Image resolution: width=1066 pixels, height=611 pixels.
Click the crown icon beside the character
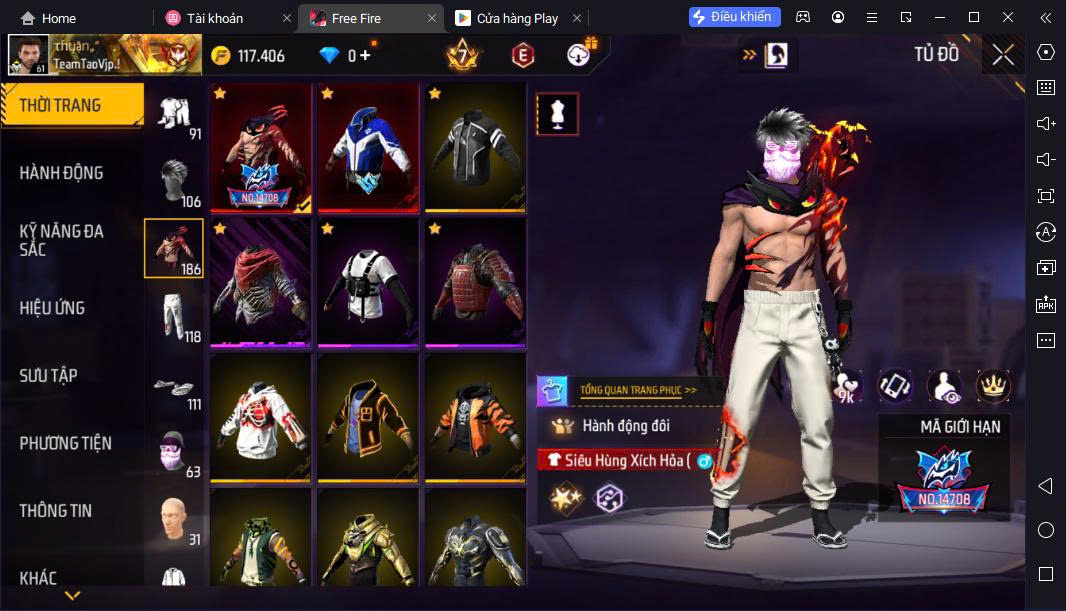993,386
